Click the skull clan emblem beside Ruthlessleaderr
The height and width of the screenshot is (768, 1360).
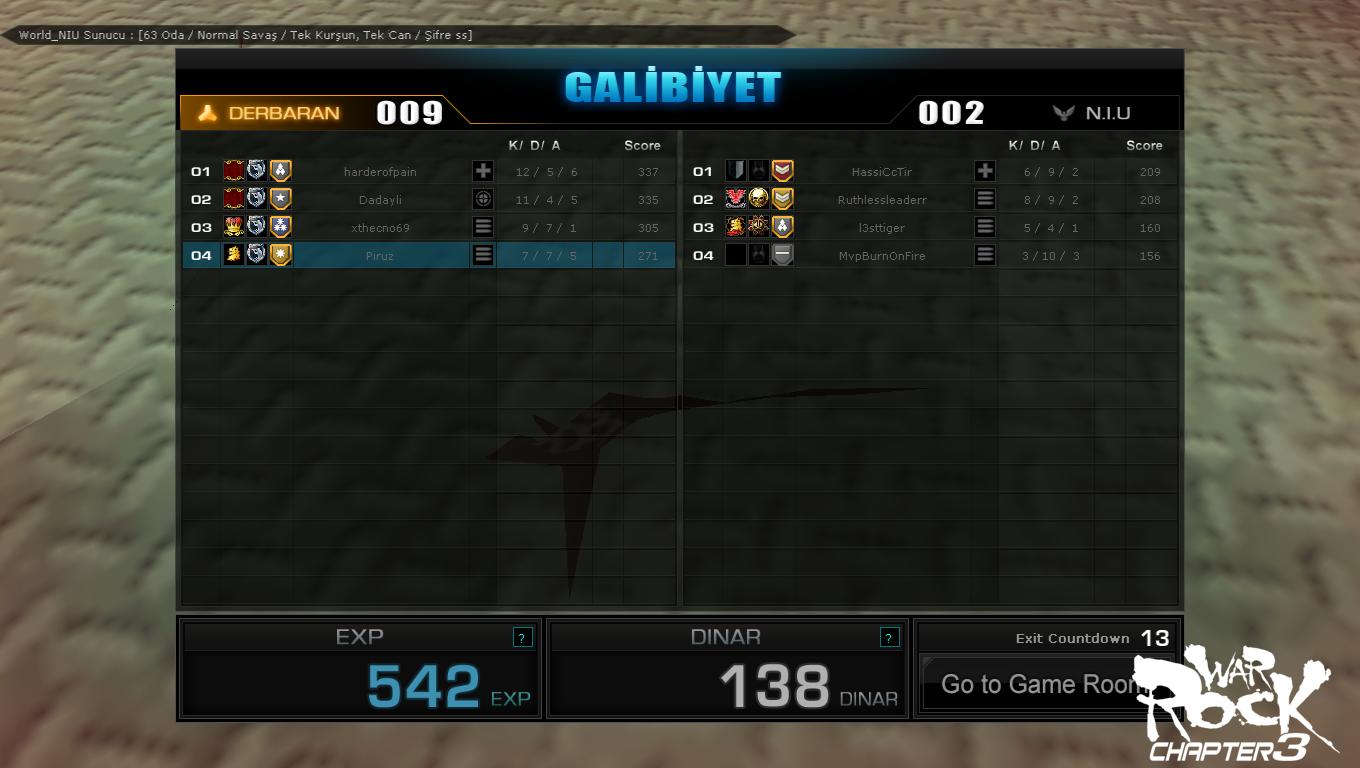point(759,198)
